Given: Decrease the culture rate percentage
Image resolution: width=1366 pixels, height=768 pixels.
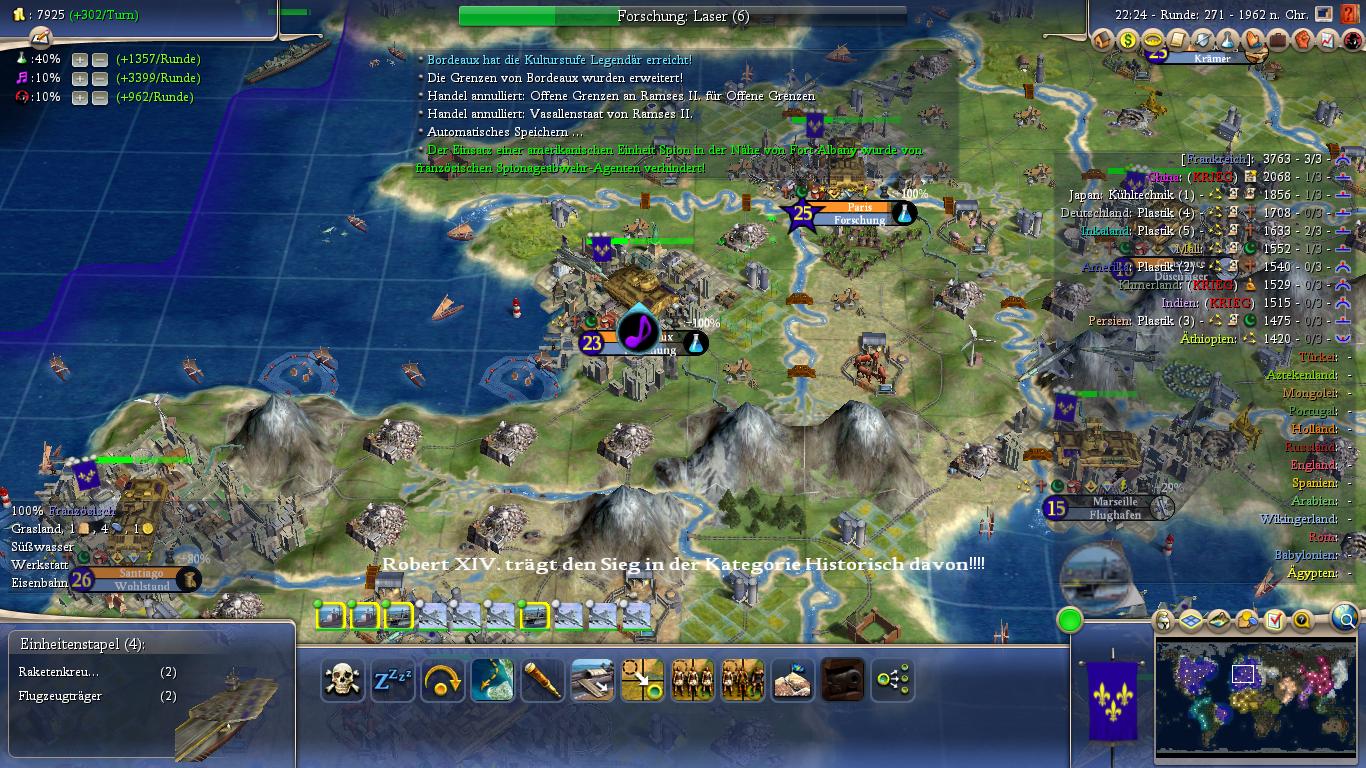Looking at the screenshot, I should 100,78.
